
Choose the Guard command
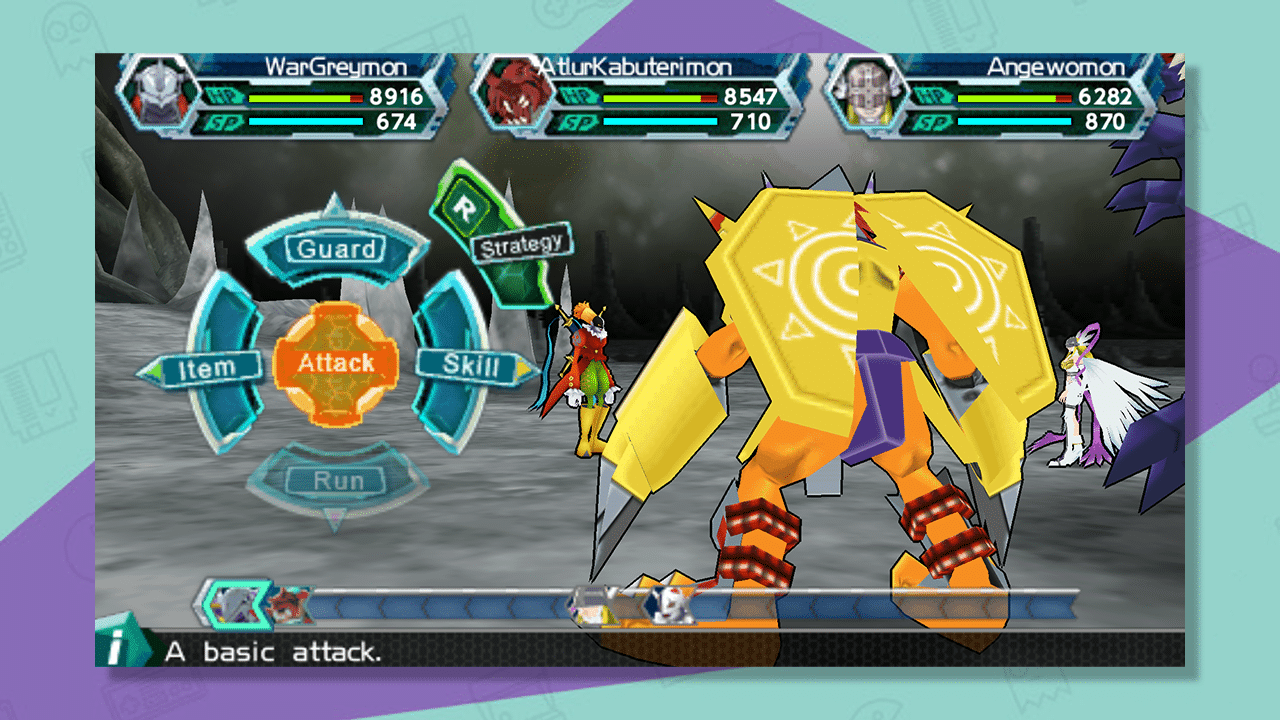click(x=337, y=249)
